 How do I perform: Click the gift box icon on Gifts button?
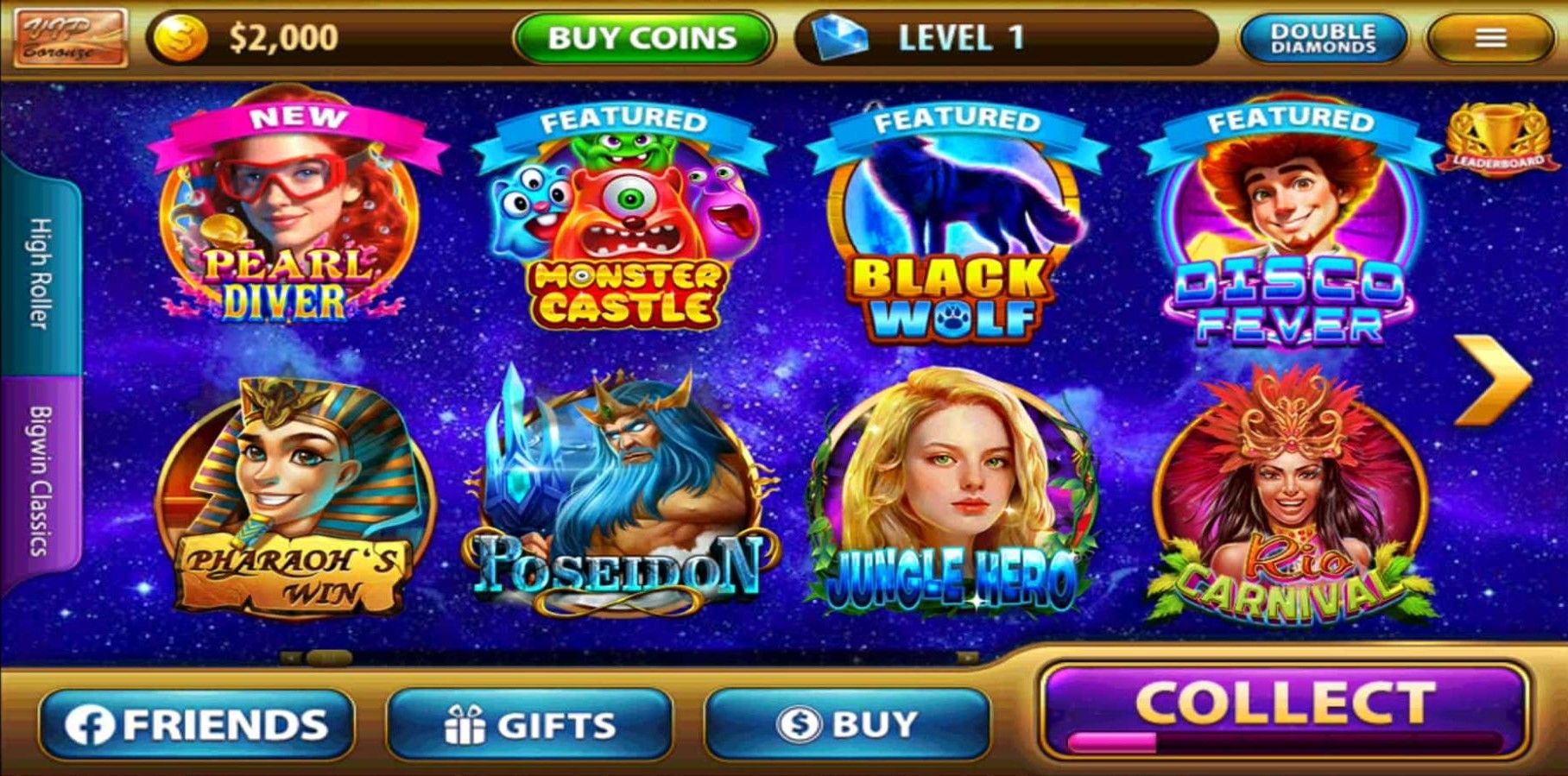tap(464, 725)
